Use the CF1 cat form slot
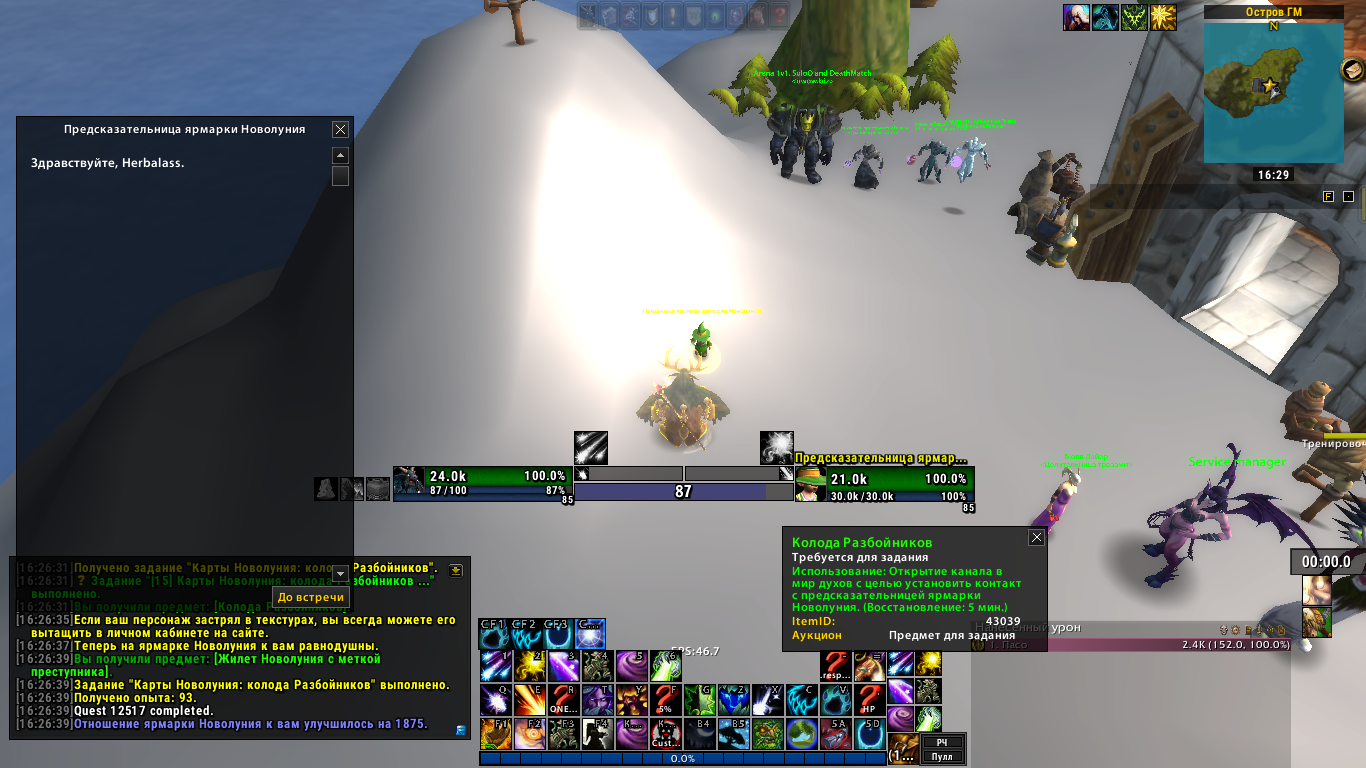Viewport: 1366px width, 768px height. coord(495,632)
